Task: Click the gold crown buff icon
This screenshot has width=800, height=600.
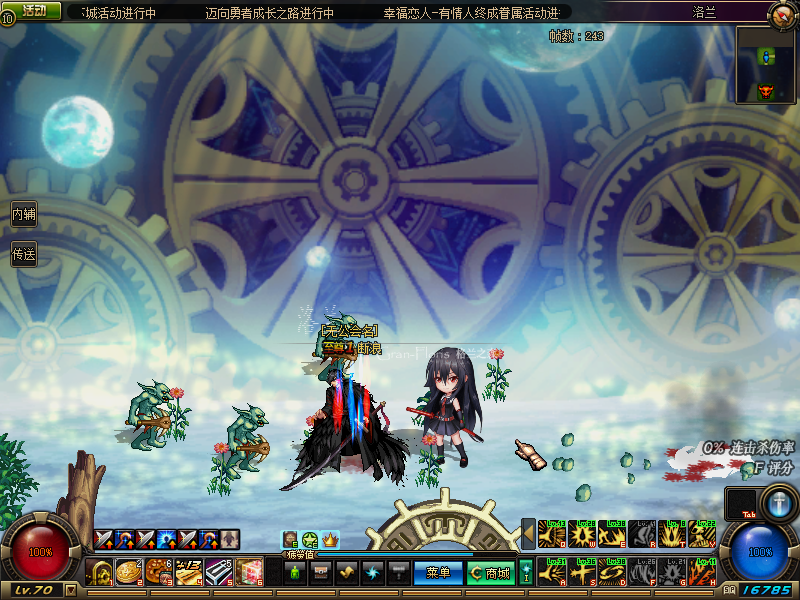Action: 330,540
